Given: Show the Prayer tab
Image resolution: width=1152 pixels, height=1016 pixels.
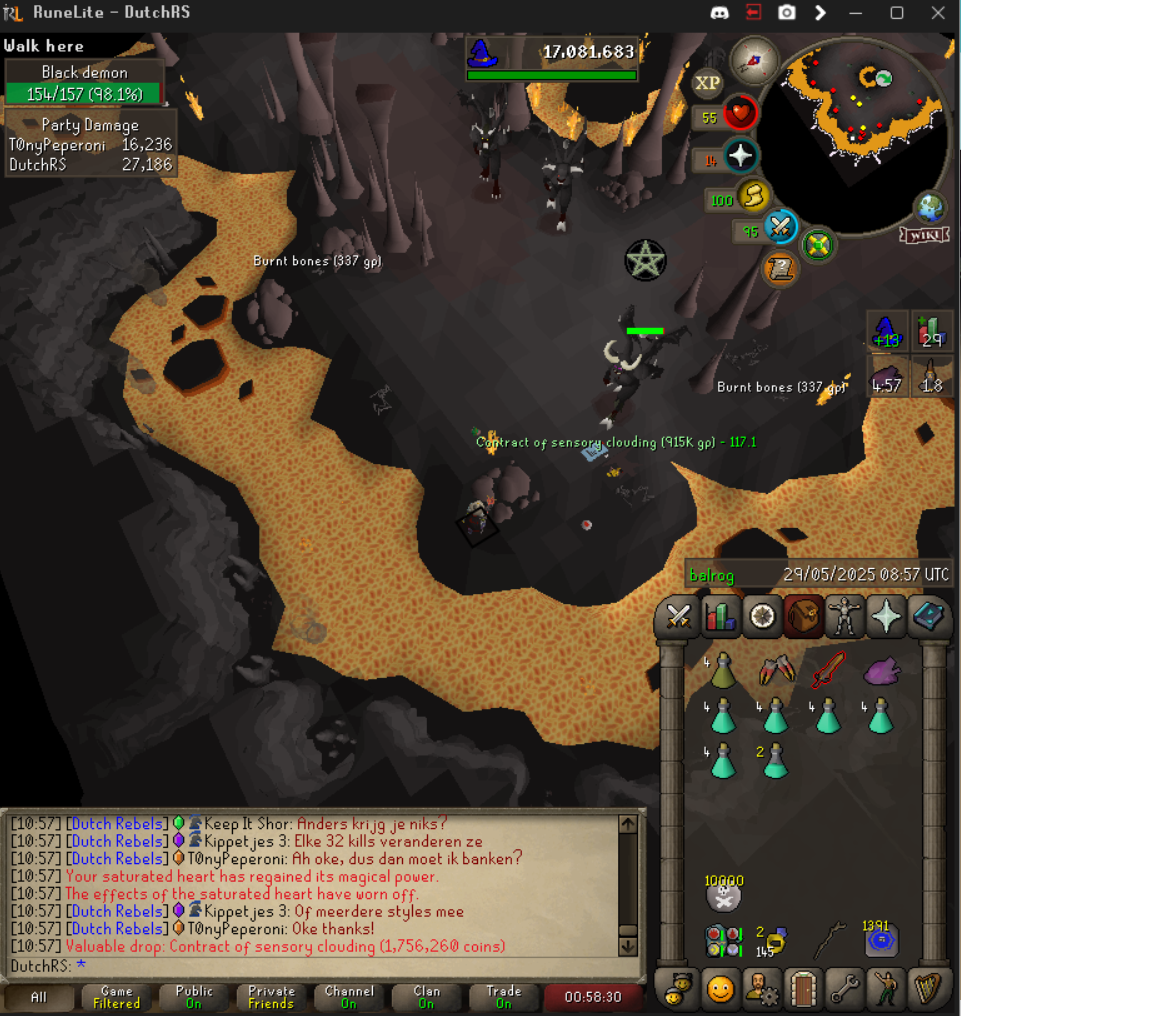Looking at the screenshot, I should click(886, 616).
